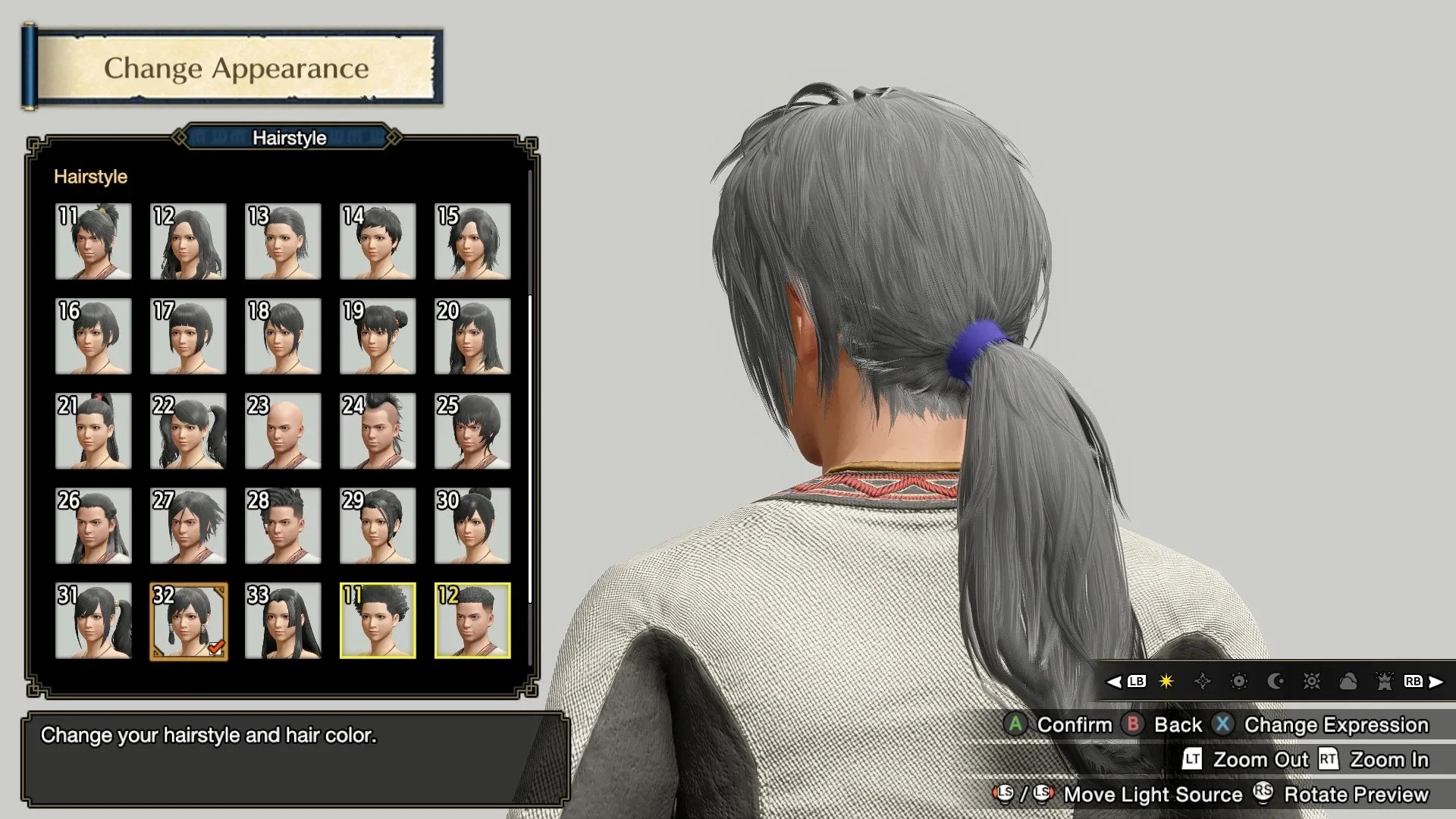The width and height of the screenshot is (1456, 819).
Task: Pick hairstyle number 31 with ponytail
Action: pyautogui.click(x=93, y=620)
